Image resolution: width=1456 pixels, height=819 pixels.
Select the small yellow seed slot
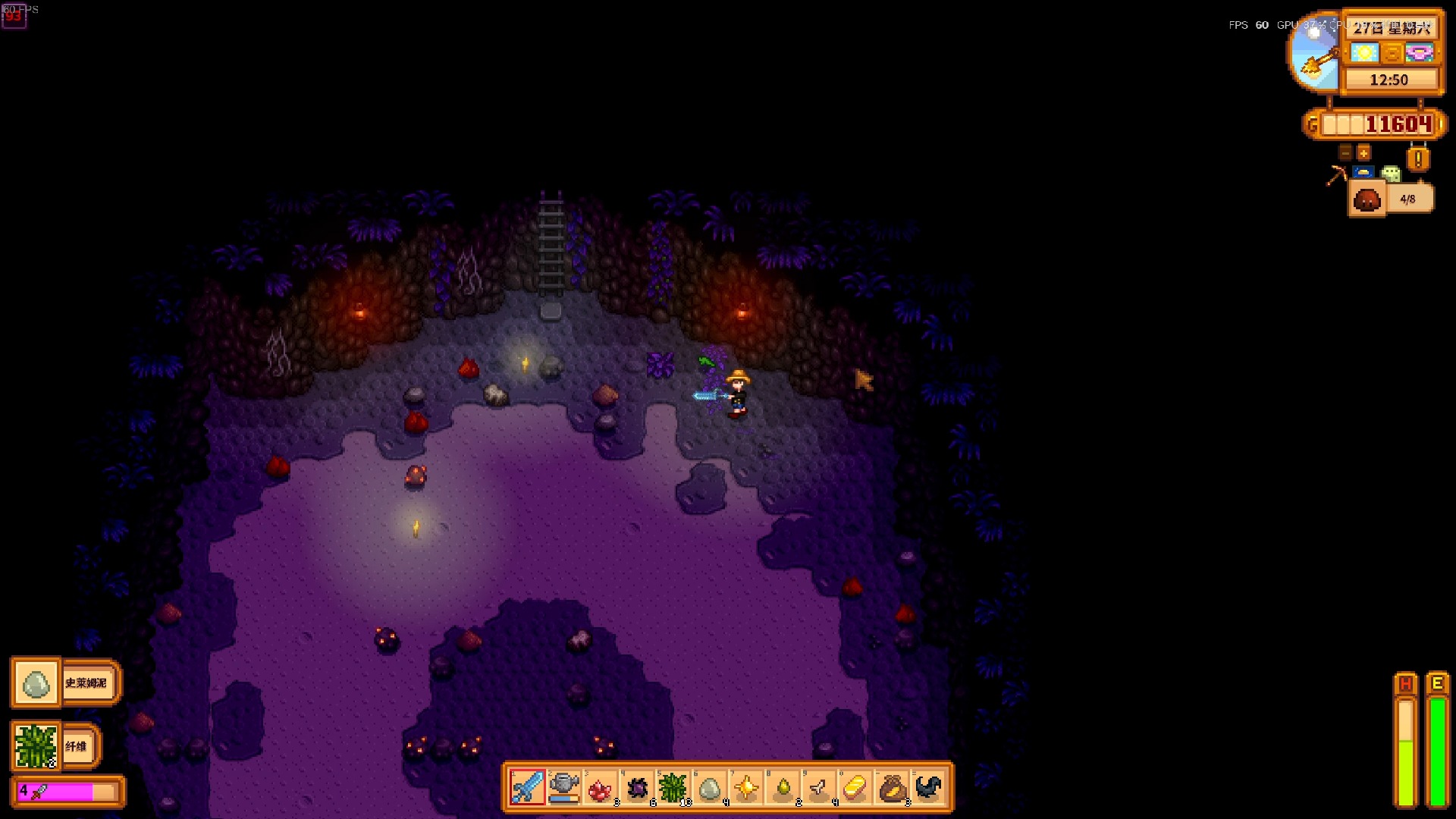pos(783,788)
